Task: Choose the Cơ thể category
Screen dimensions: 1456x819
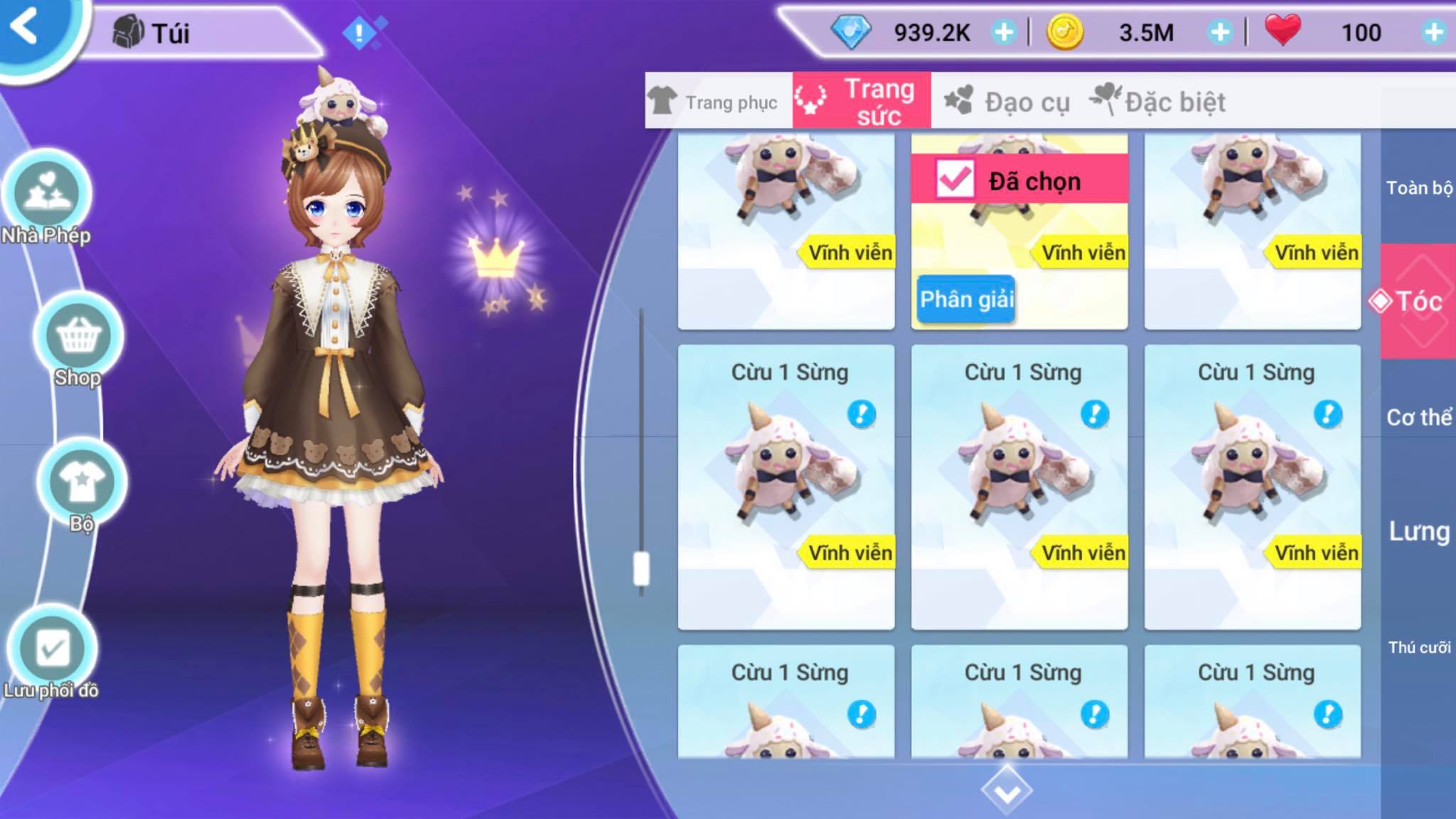Action: coord(1418,417)
